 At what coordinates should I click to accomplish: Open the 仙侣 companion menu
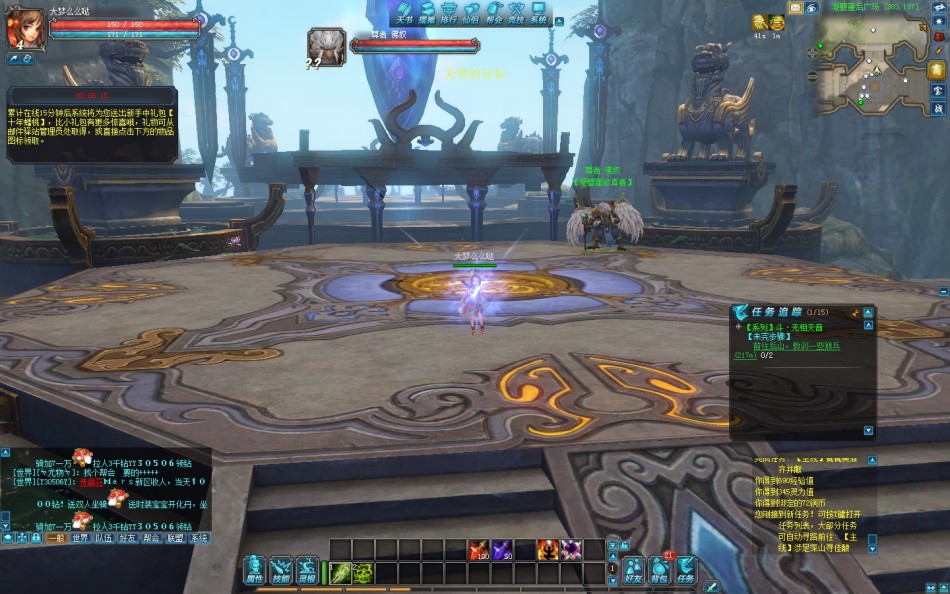(472, 12)
